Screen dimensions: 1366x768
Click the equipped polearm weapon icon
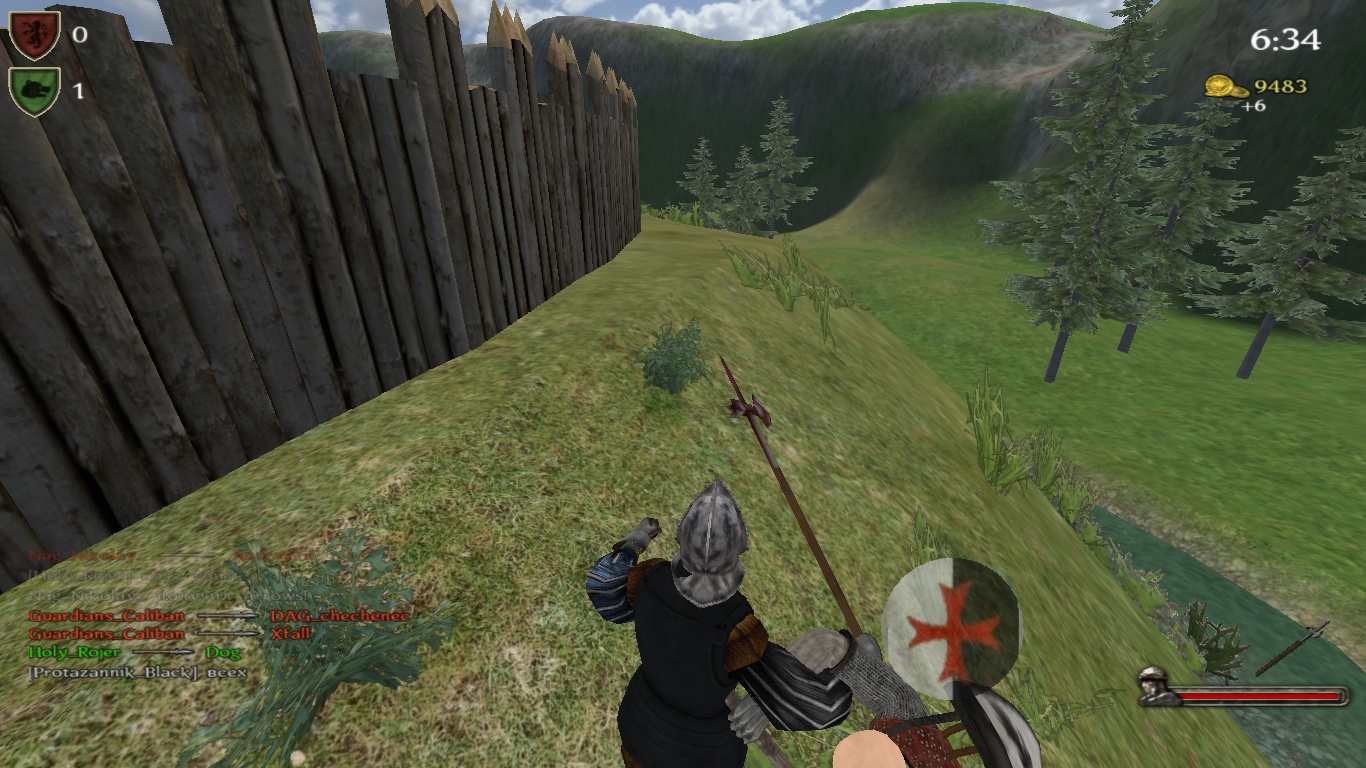coord(1292,648)
